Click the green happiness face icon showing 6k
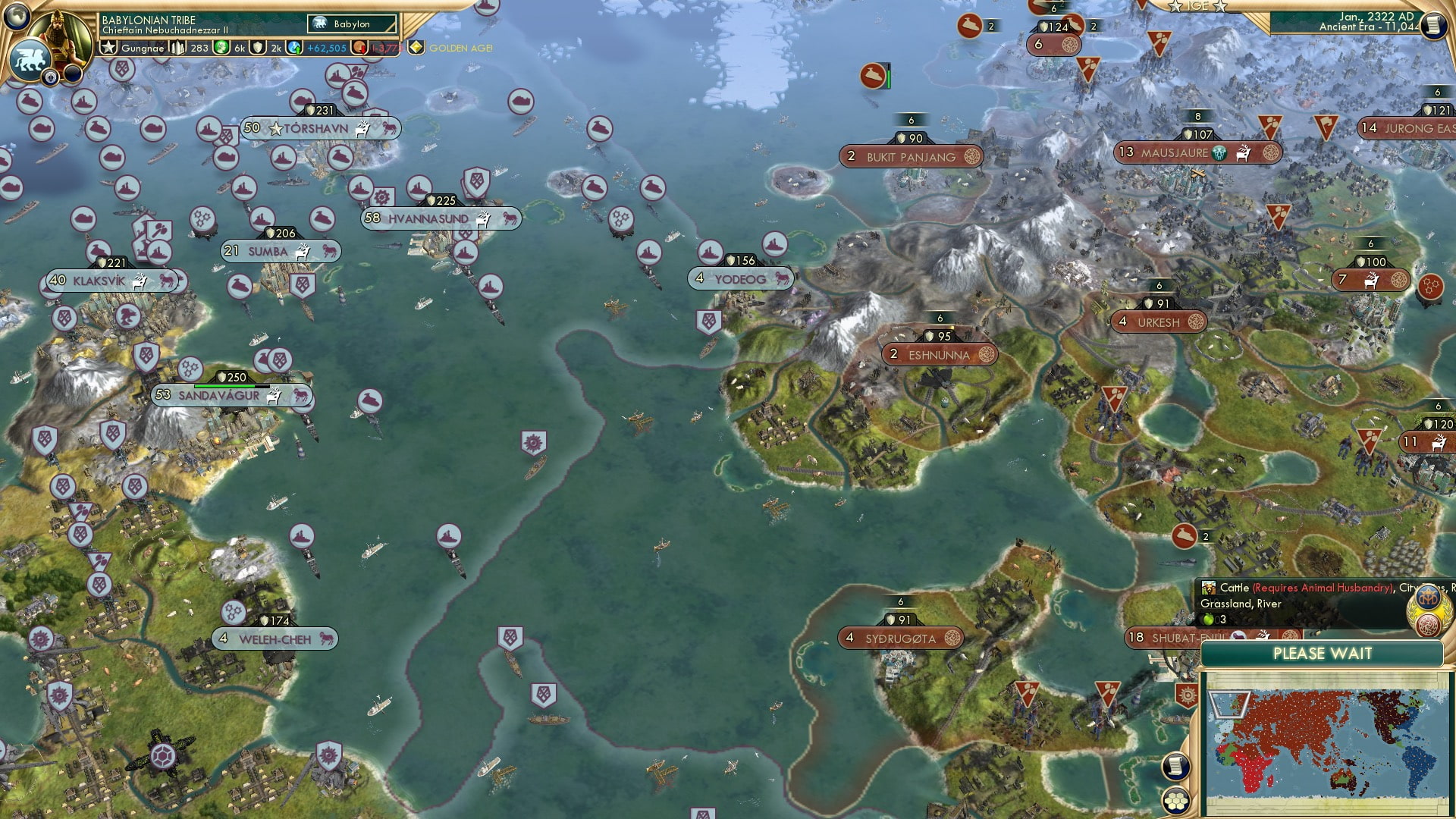Screen dimensions: 1456x819 coord(221,47)
